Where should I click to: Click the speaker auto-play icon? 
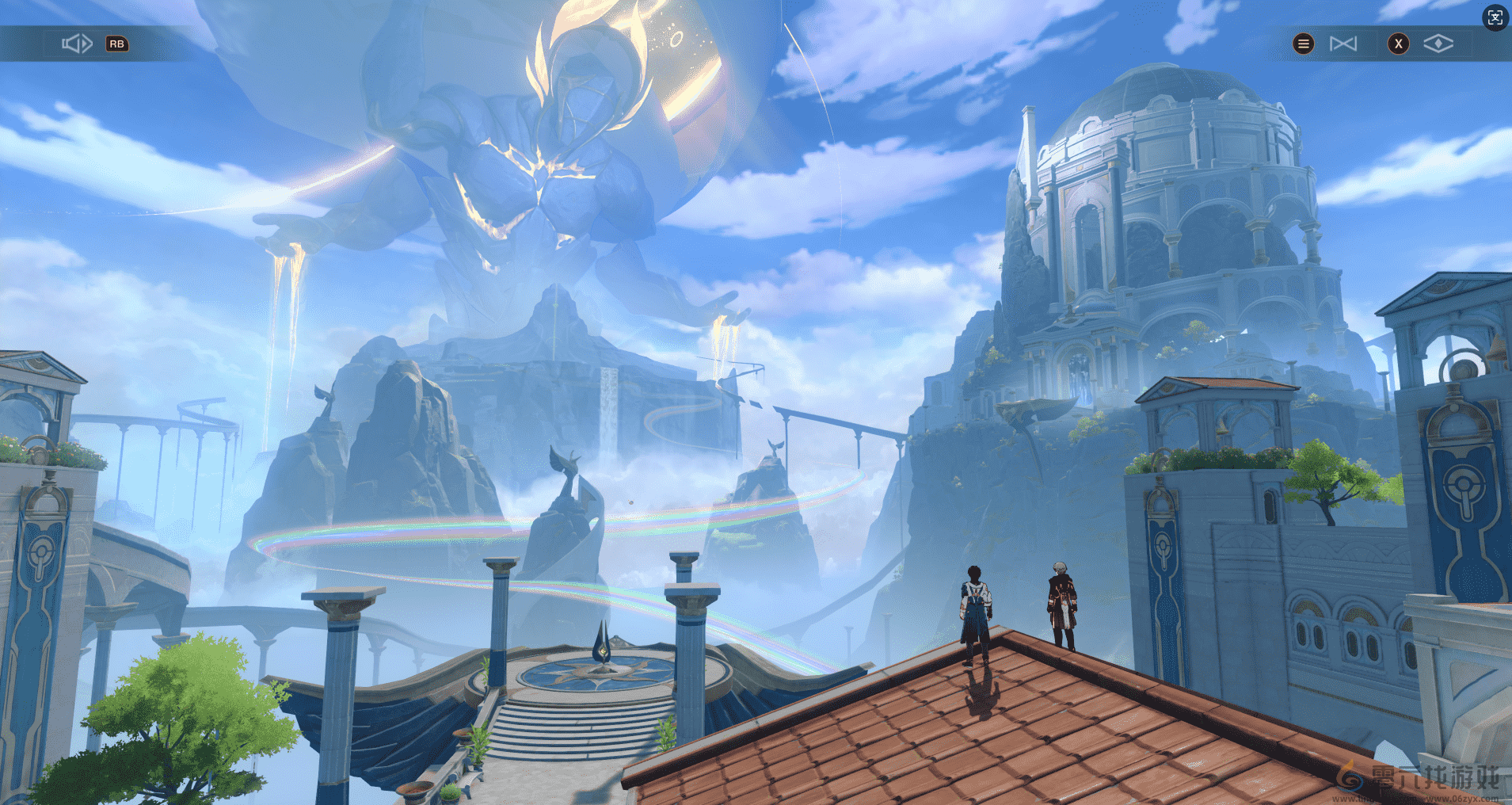click(77, 44)
